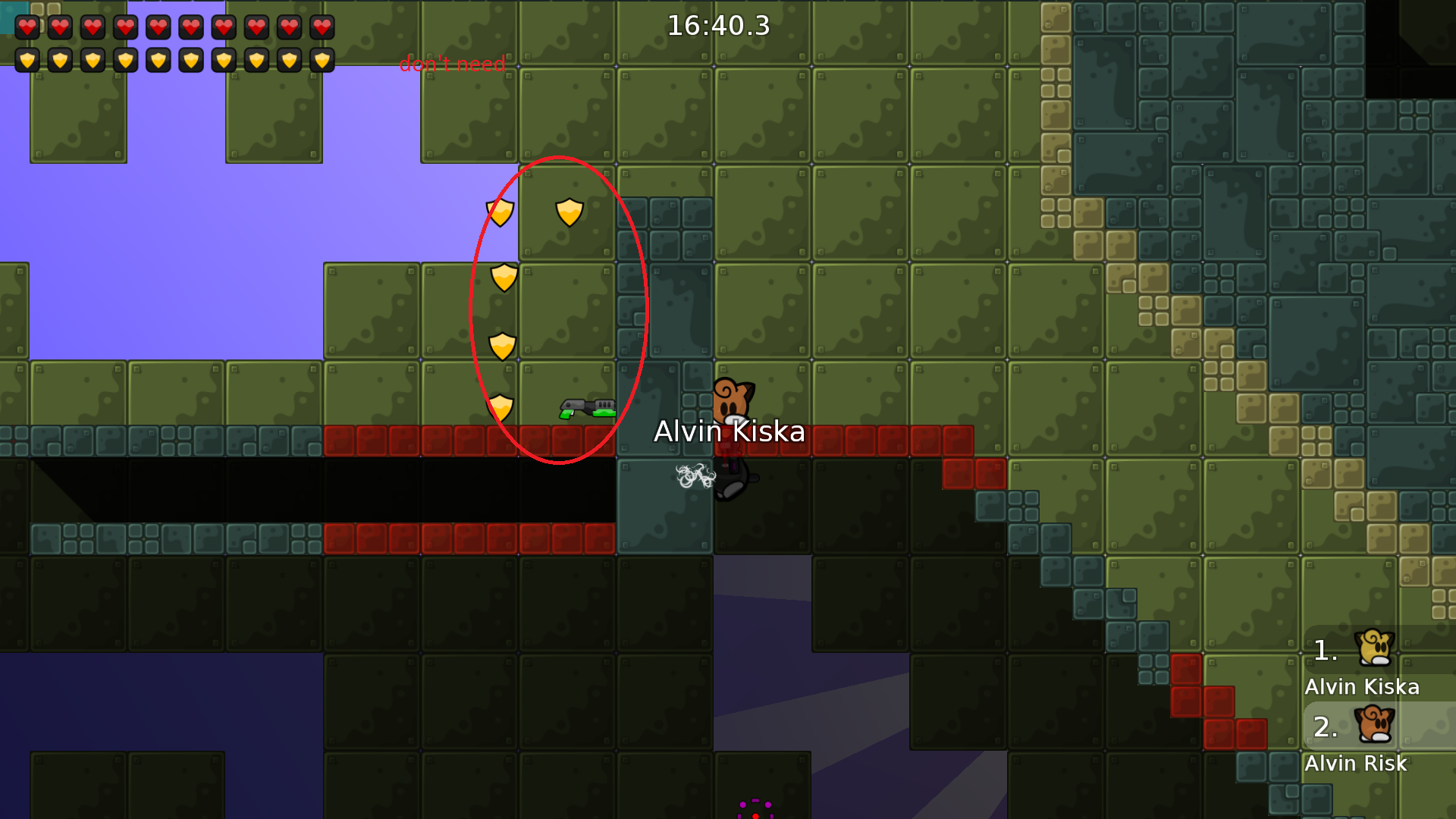Click the first heart in the health bar
The height and width of the screenshot is (819, 1456).
[27, 28]
